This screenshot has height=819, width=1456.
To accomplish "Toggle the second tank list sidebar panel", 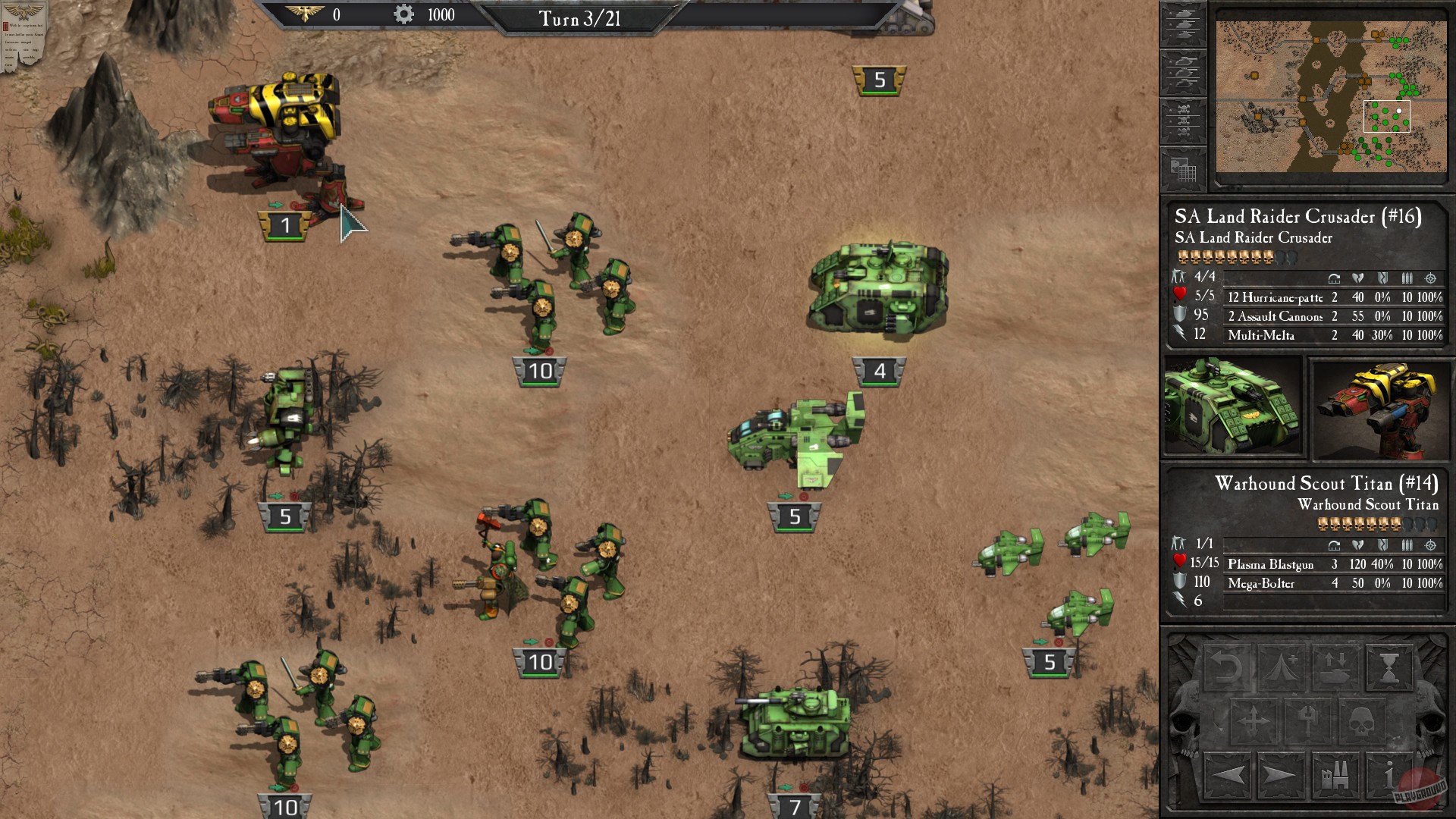I will [1184, 72].
